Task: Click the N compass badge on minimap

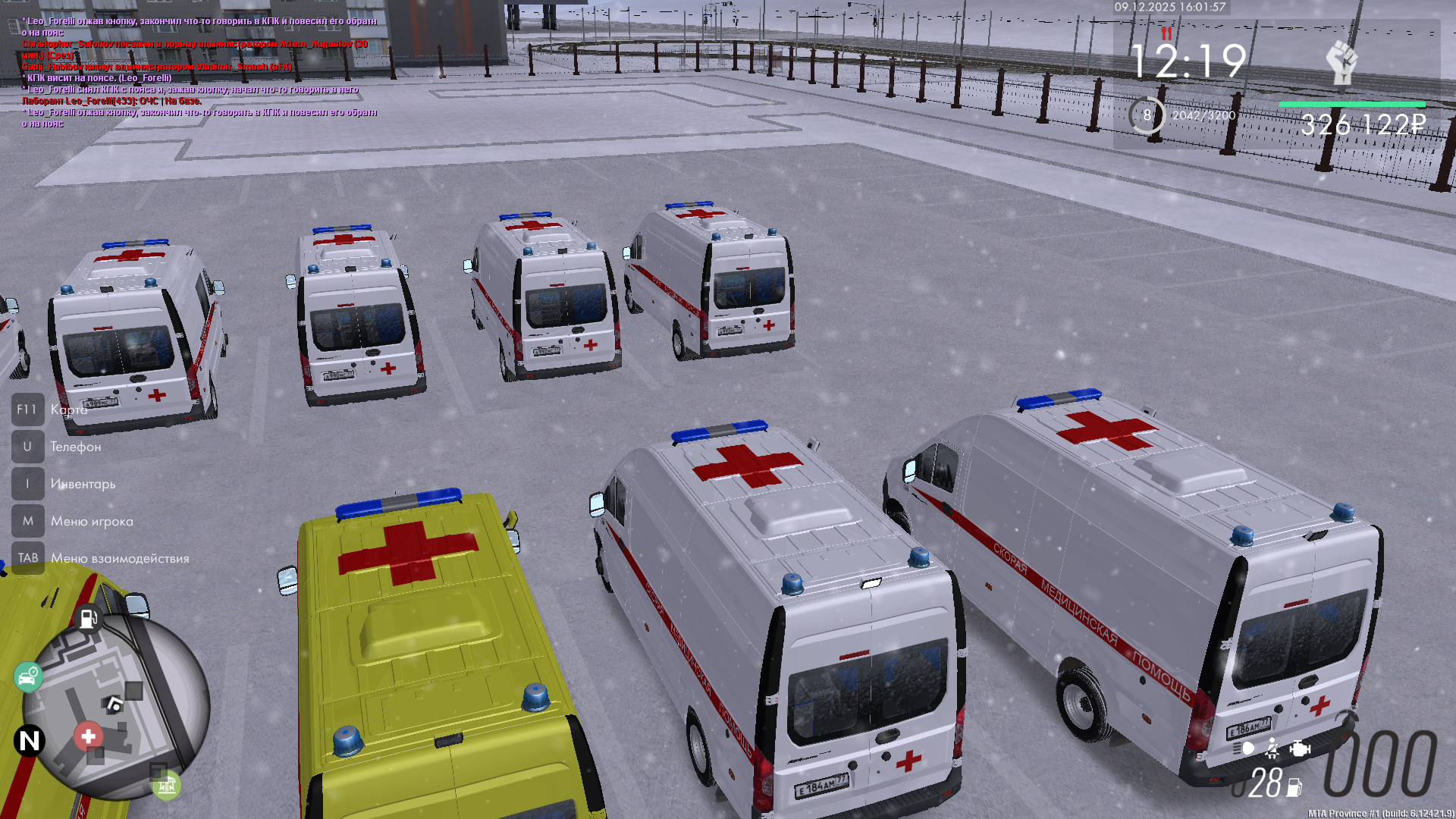Action: point(30,740)
